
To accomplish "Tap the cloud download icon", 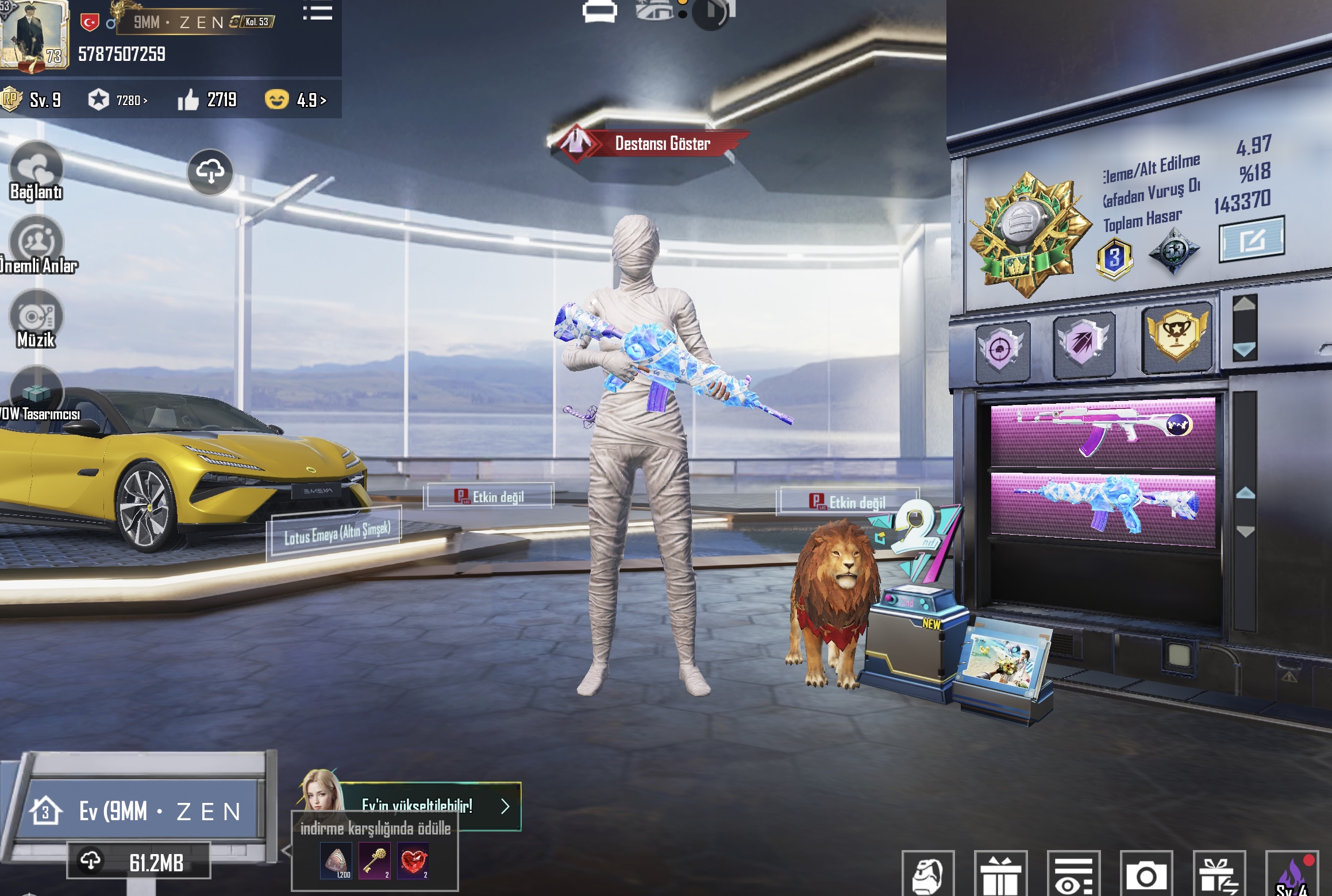I will click(x=210, y=172).
